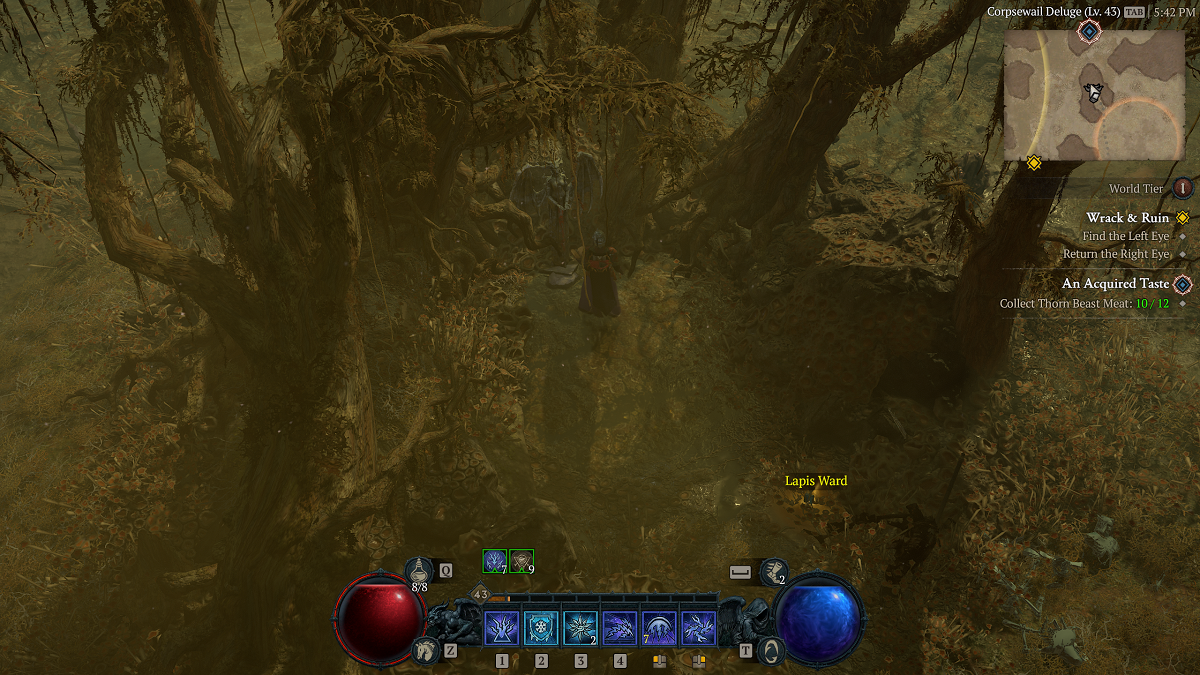Activate the evade boot icon
Screen dimensions: 1200x675
coord(772,571)
